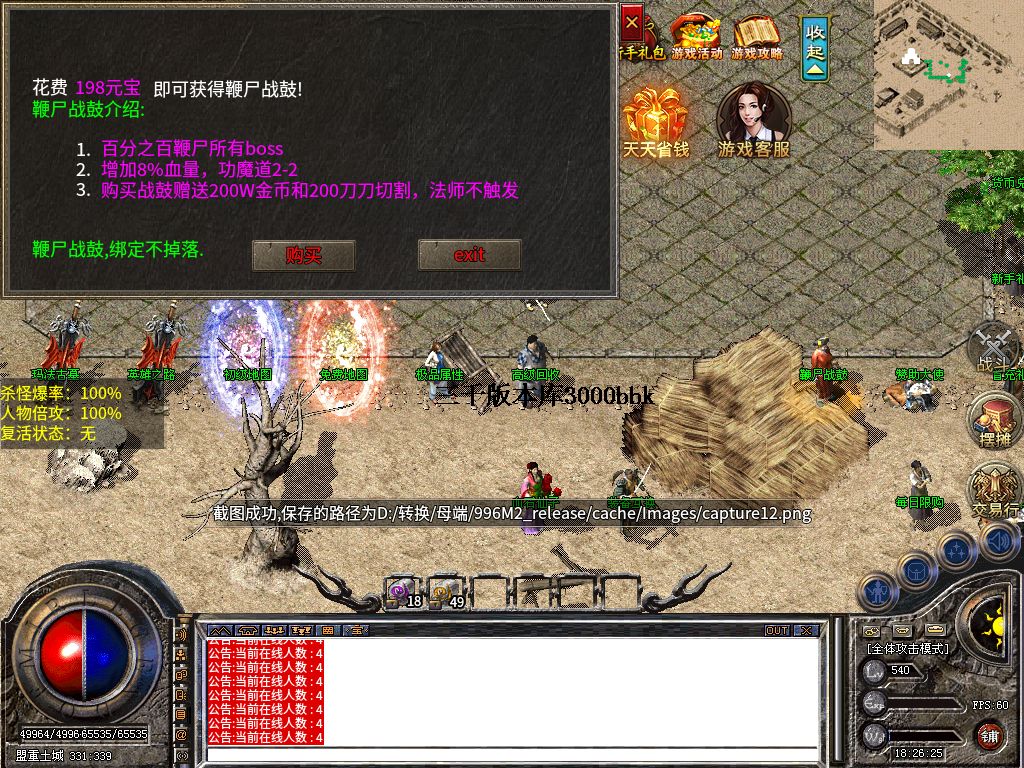
Task: Buy the war drum with 购买 button
Action: tap(303, 255)
